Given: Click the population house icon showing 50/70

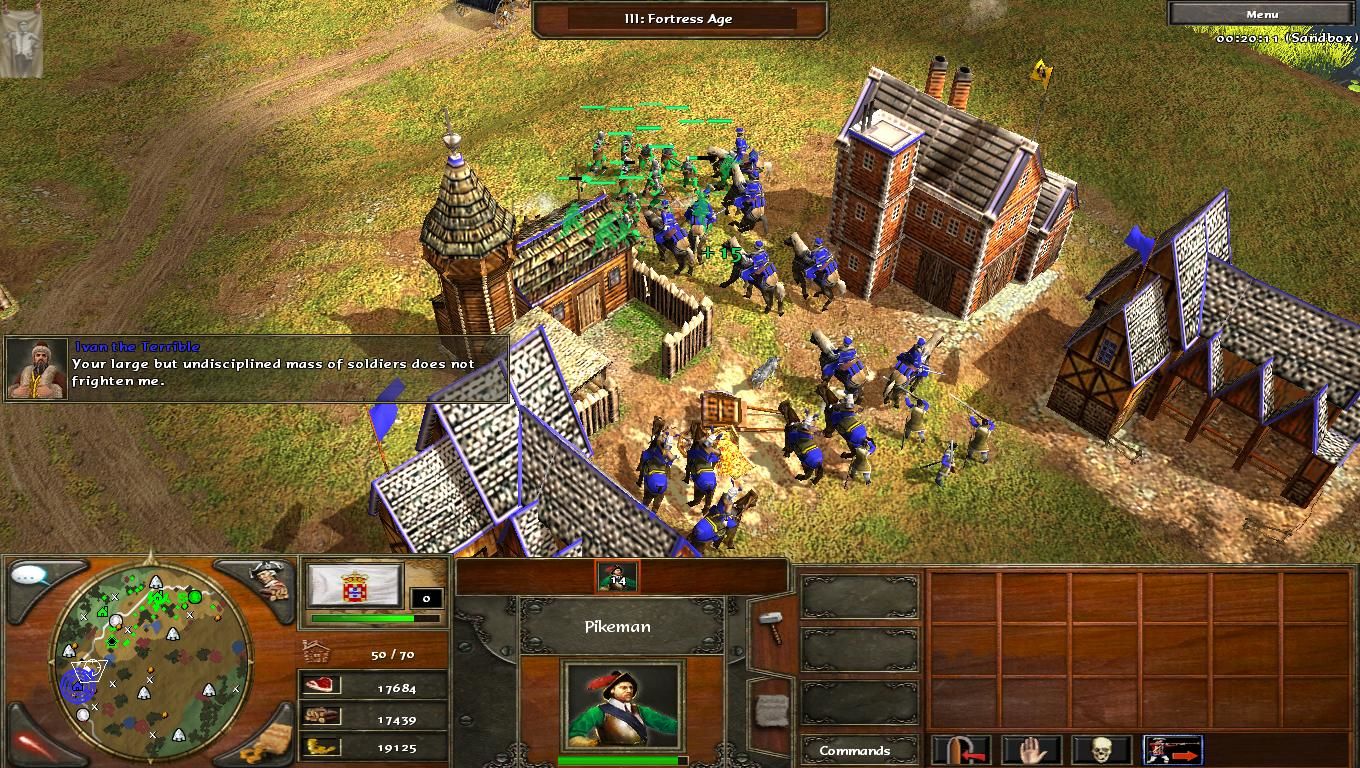Looking at the screenshot, I should coord(315,650).
